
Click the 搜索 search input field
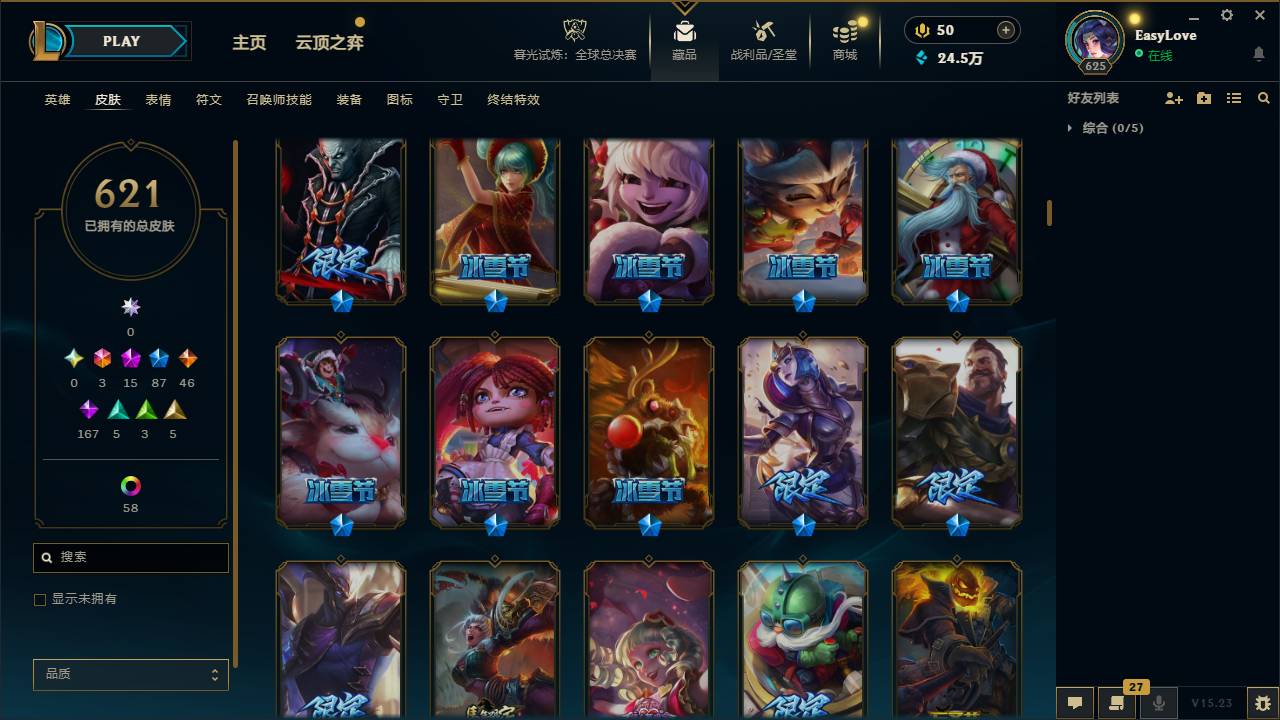(130, 557)
